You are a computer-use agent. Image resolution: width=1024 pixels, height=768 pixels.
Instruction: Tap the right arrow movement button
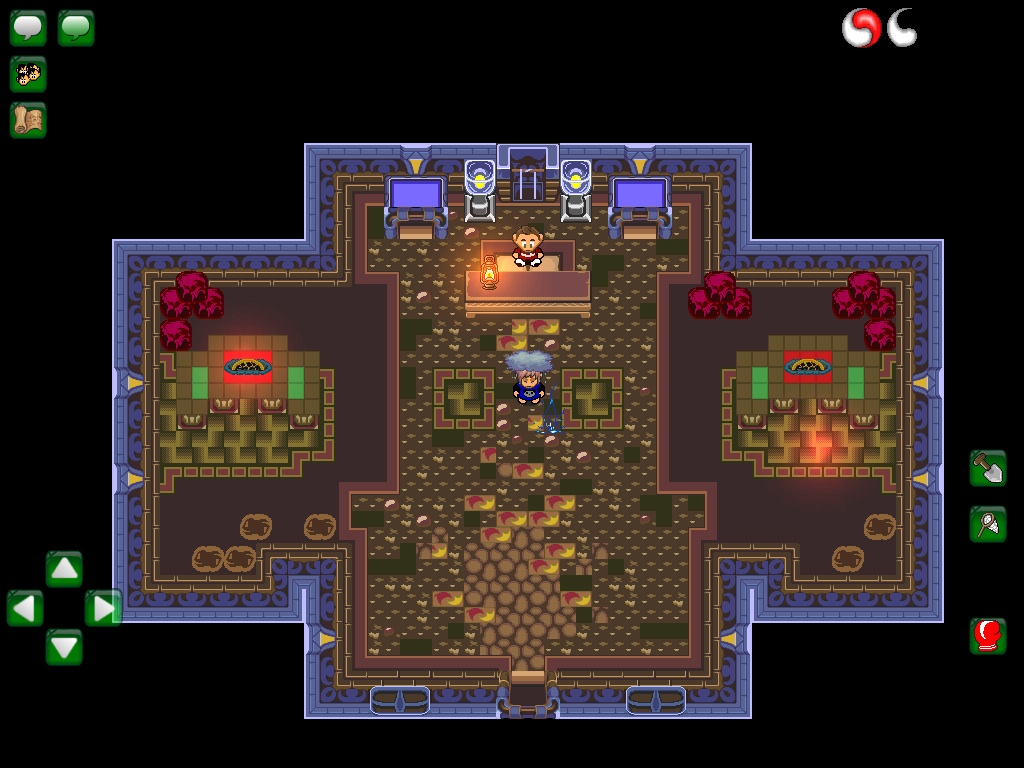click(x=103, y=608)
